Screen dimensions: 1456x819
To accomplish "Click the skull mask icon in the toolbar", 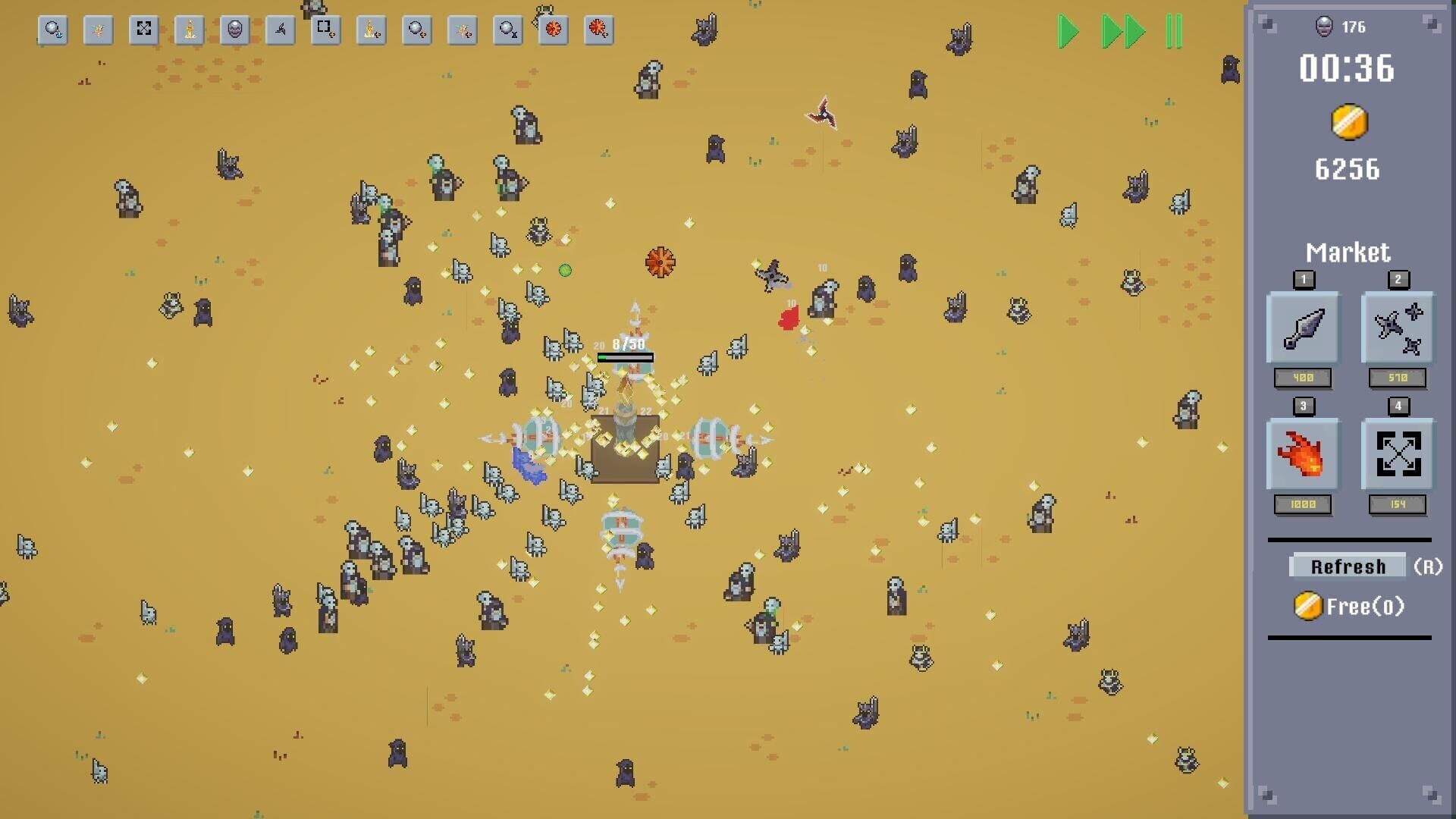I will tap(234, 30).
